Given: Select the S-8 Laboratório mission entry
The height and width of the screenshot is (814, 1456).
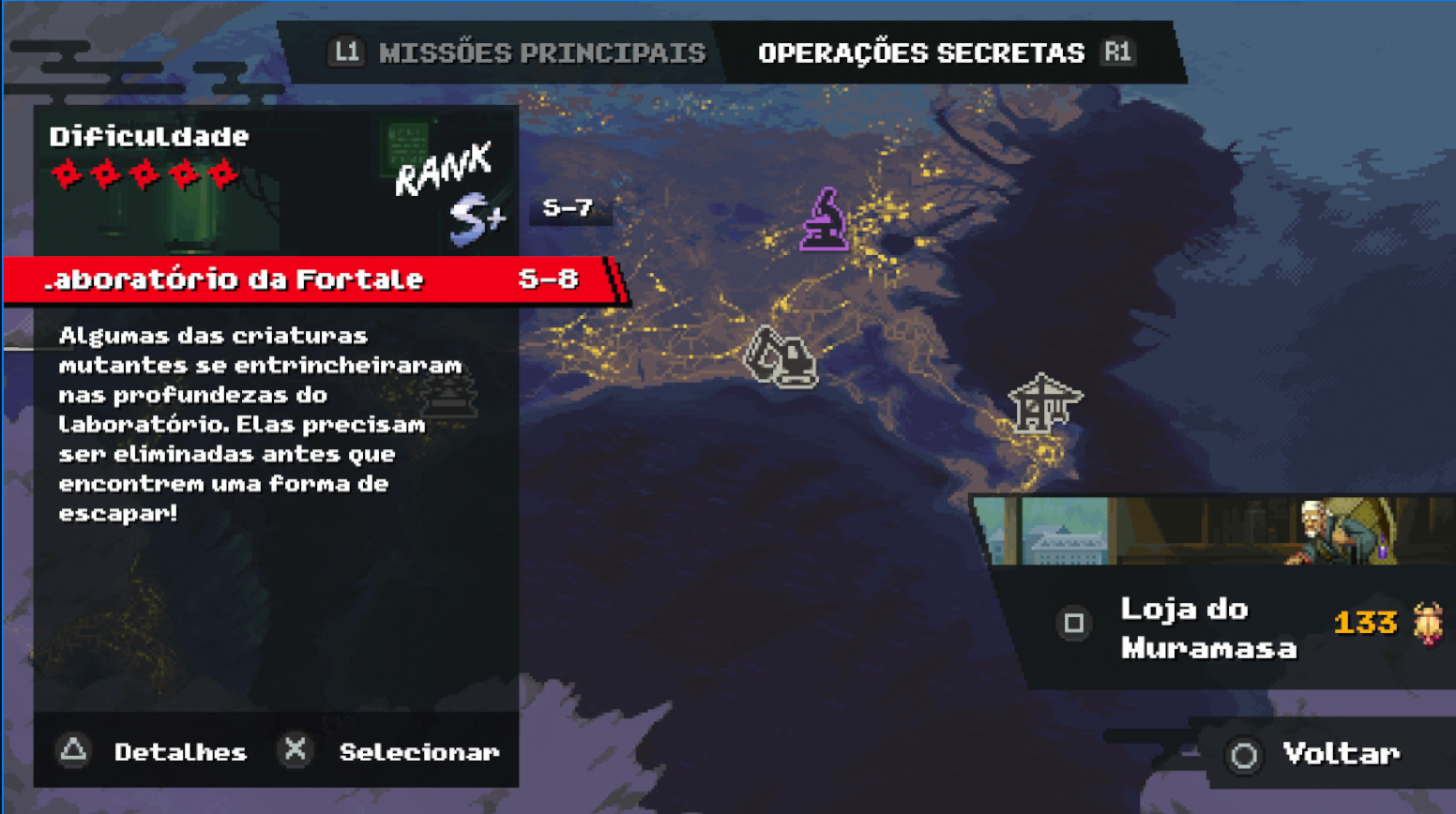Looking at the screenshot, I should tap(310, 279).
